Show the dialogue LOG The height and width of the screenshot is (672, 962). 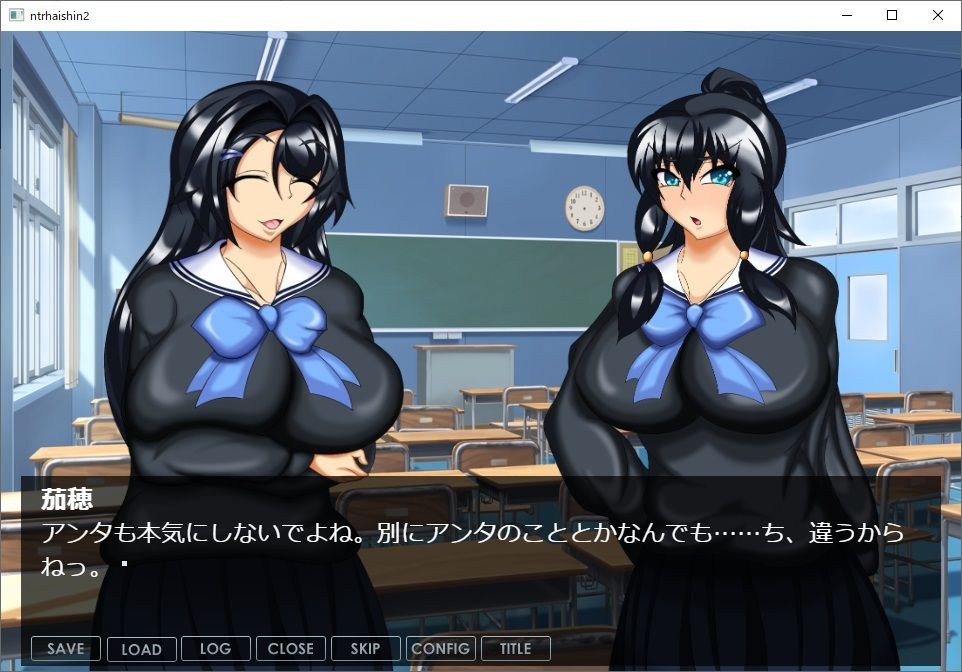pos(215,649)
